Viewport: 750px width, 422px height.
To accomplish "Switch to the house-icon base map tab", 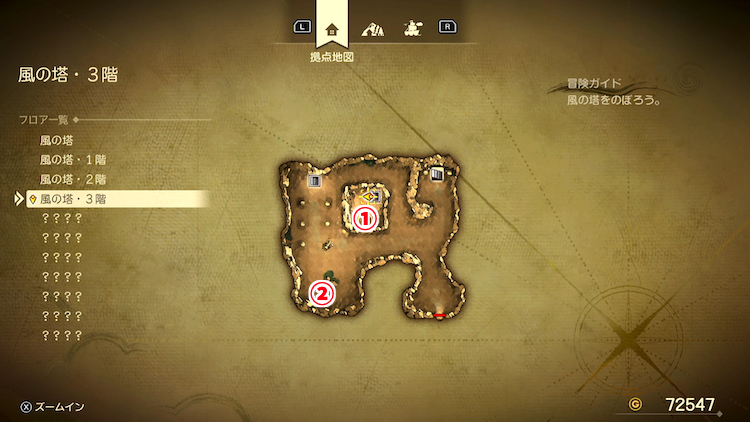I will [x=332, y=29].
